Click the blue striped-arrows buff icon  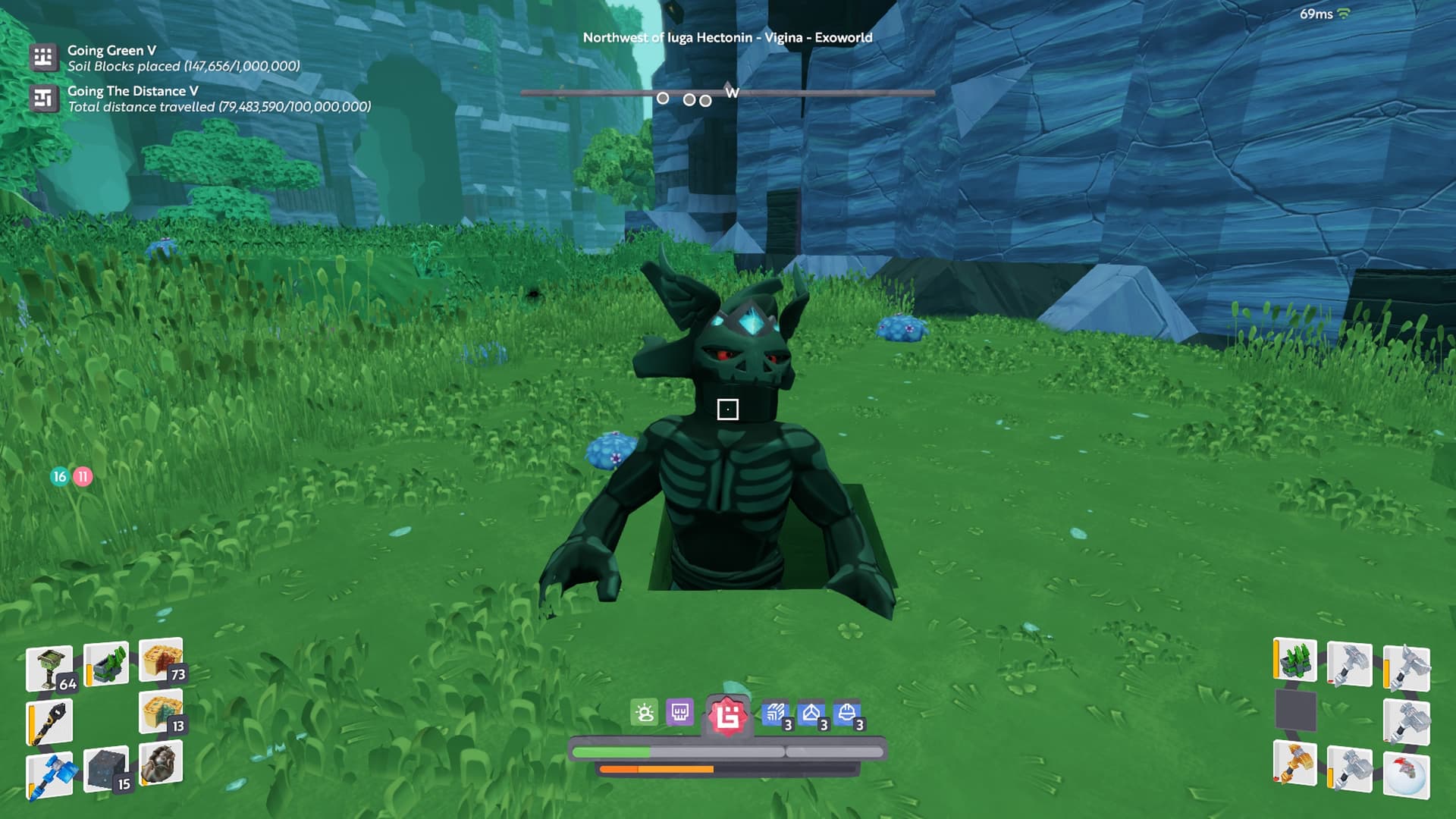(x=775, y=713)
